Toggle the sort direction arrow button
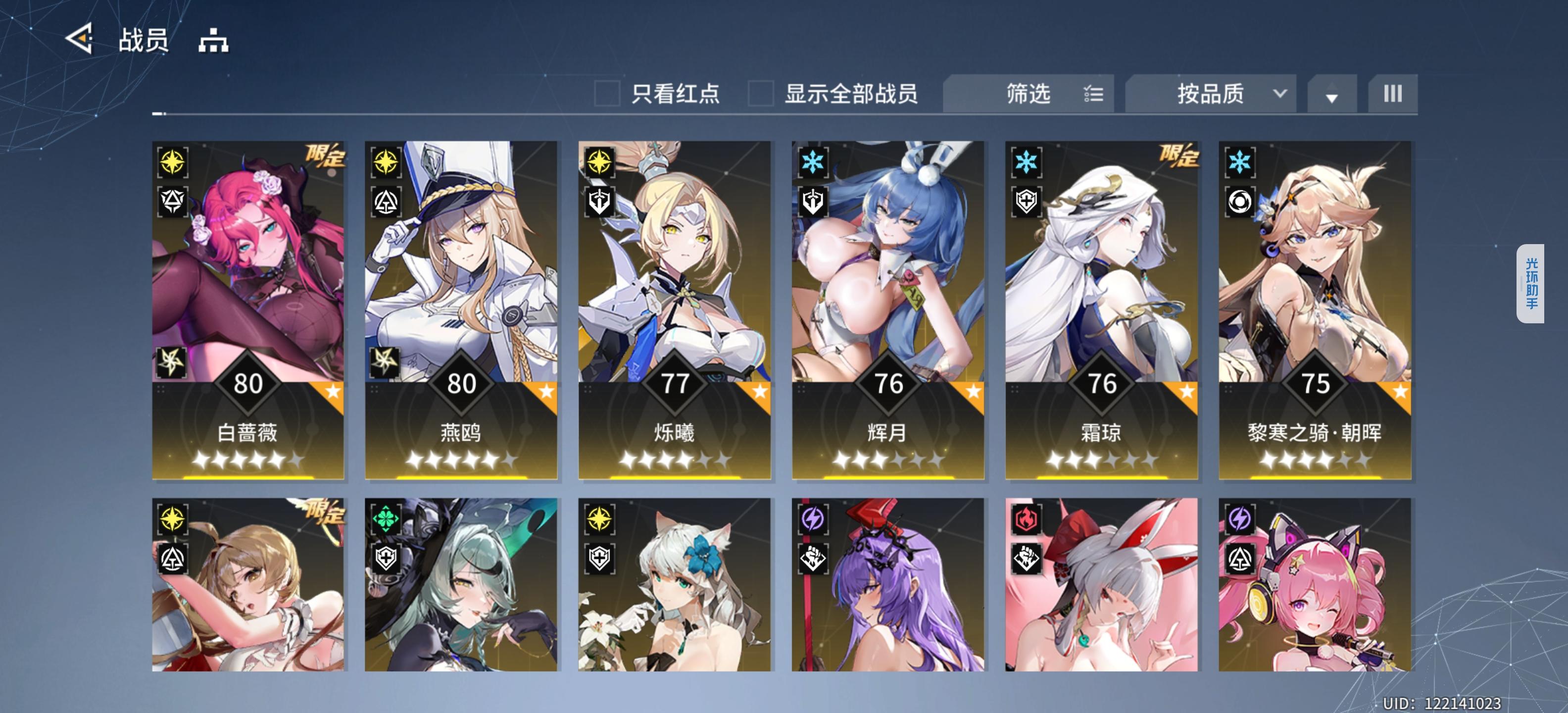The width and height of the screenshot is (1568, 713). (x=1332, y=95)
